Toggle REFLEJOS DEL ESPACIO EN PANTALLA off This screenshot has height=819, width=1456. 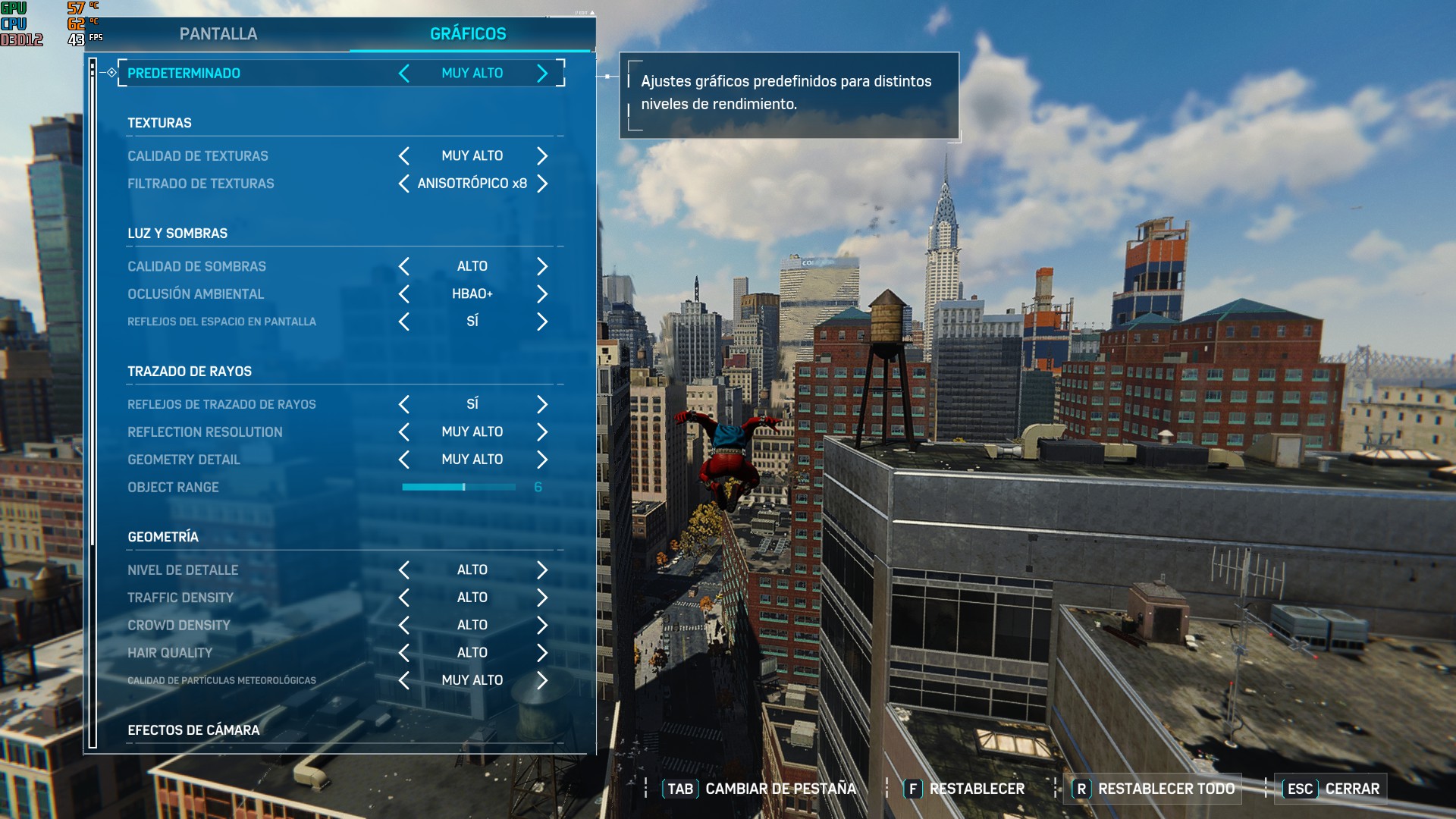coord(403,322)
